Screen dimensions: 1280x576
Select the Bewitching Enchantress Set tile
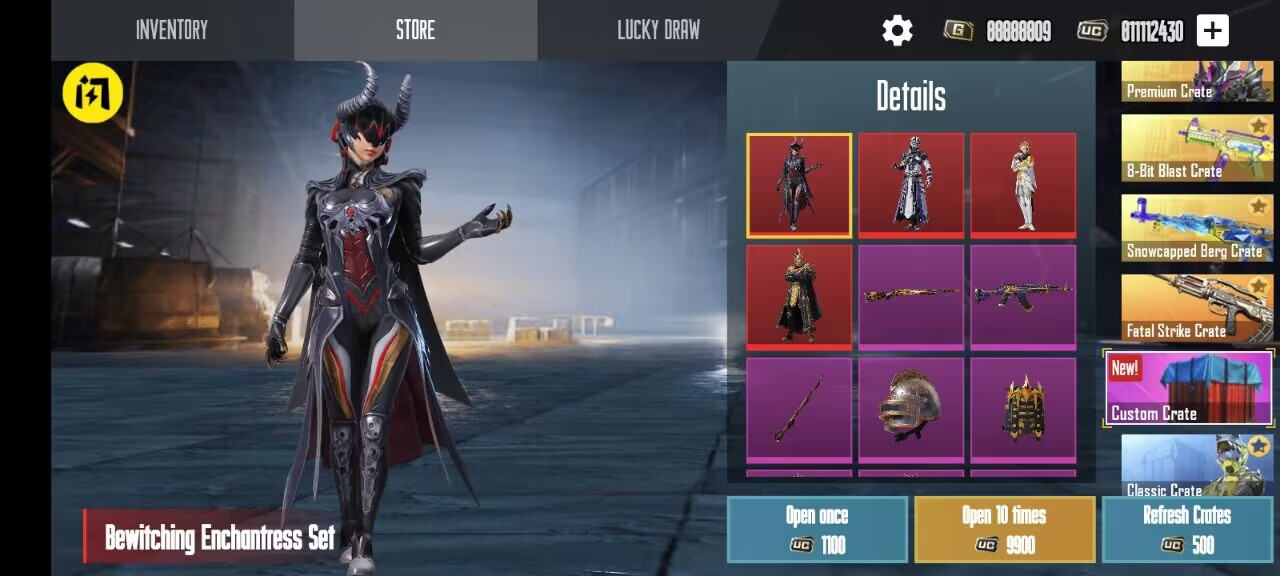coord(799,185)
